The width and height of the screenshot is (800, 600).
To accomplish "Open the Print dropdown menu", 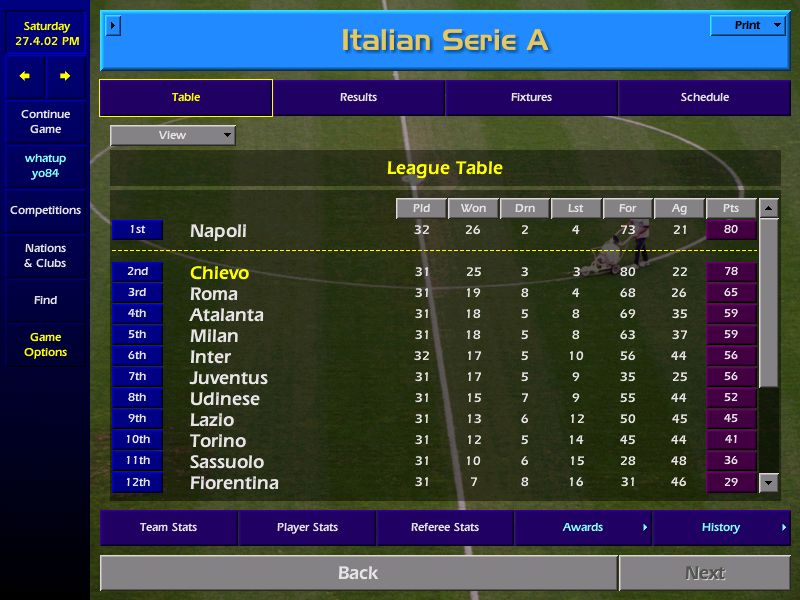I will pos(747,26).
